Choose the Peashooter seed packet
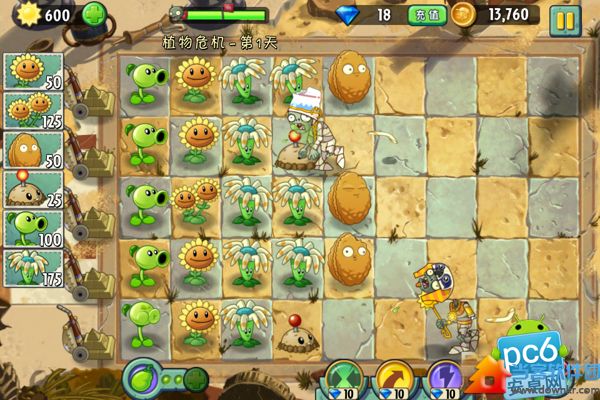Image resolution: width=600 pixels, height=400 pixels. click(x=33, y=229)
